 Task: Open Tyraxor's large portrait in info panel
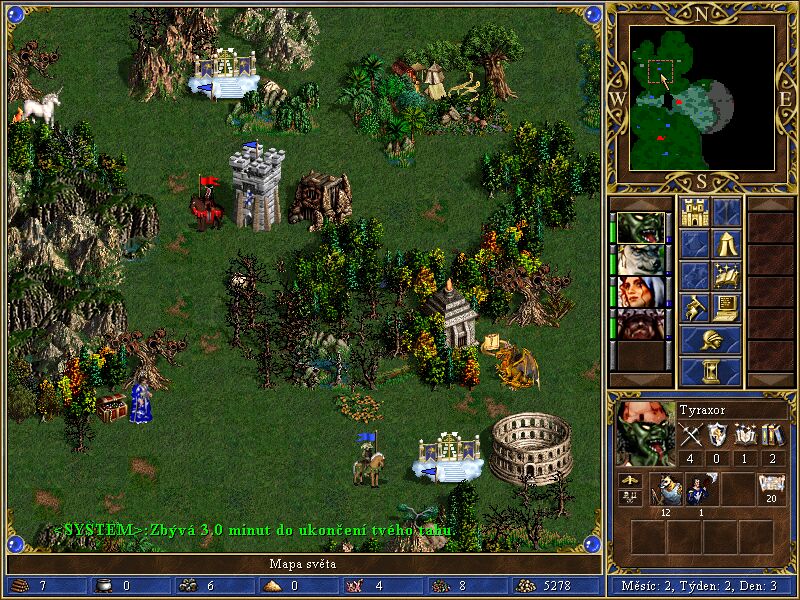point(644,433)
